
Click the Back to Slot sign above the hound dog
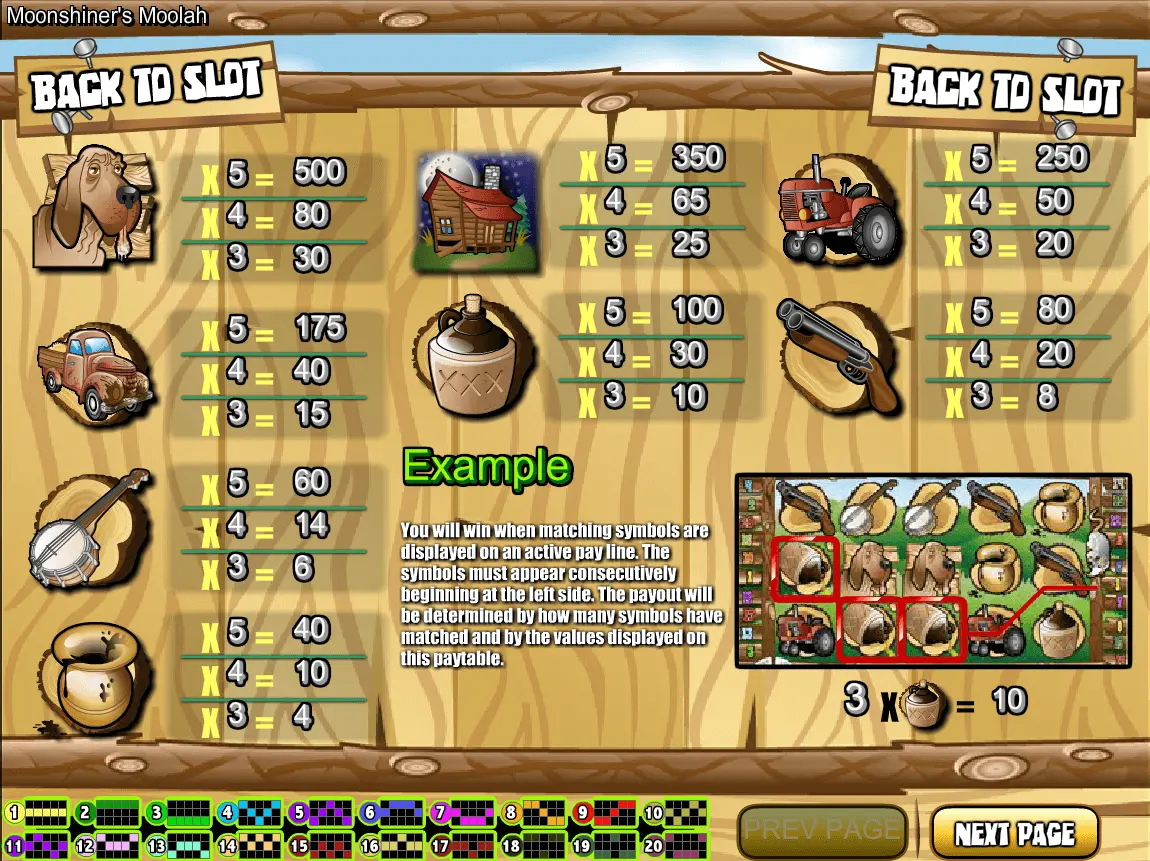point(147,86)
